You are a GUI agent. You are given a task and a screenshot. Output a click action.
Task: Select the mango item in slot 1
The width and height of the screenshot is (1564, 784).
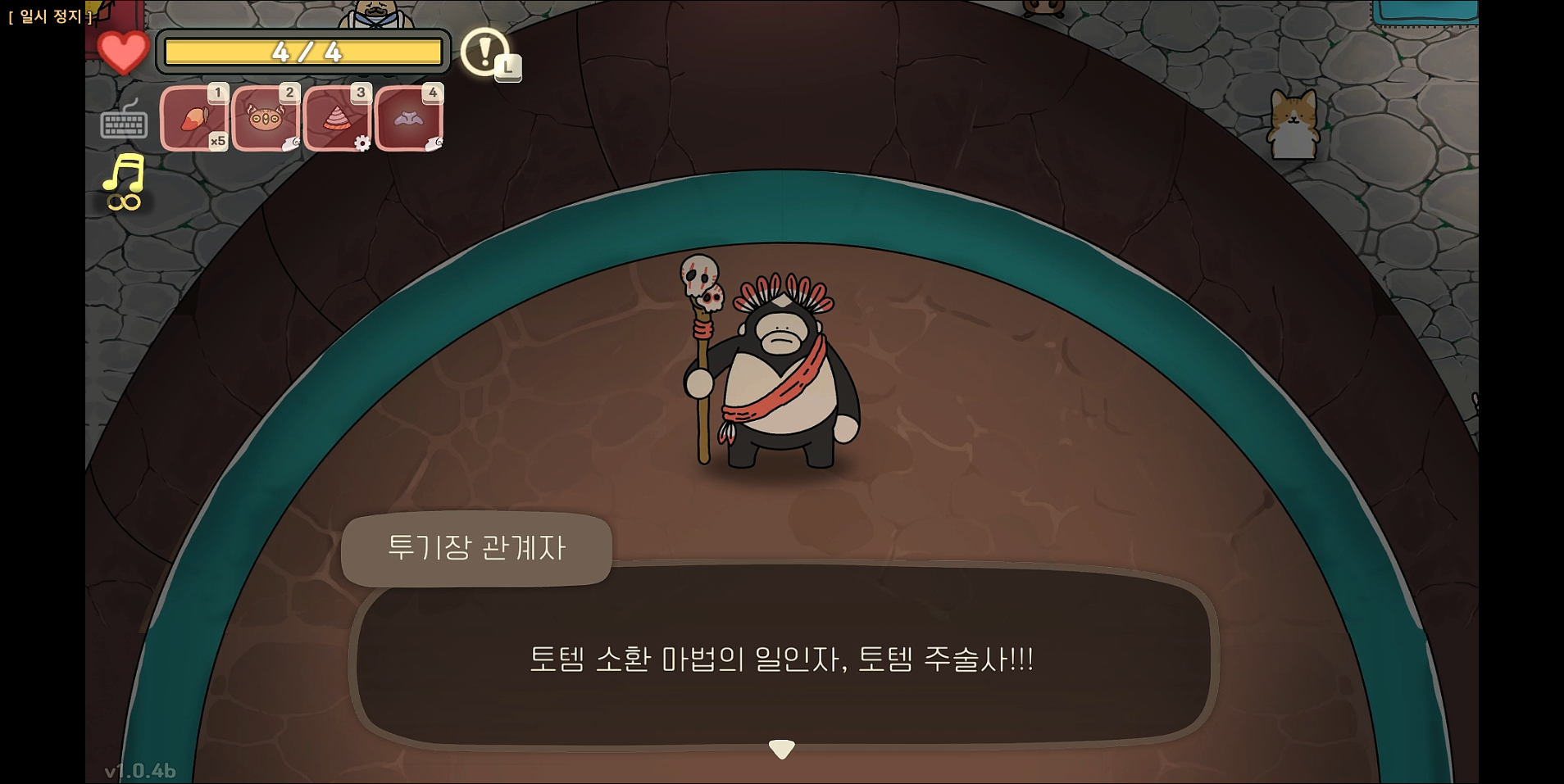[x=195, y=117]
